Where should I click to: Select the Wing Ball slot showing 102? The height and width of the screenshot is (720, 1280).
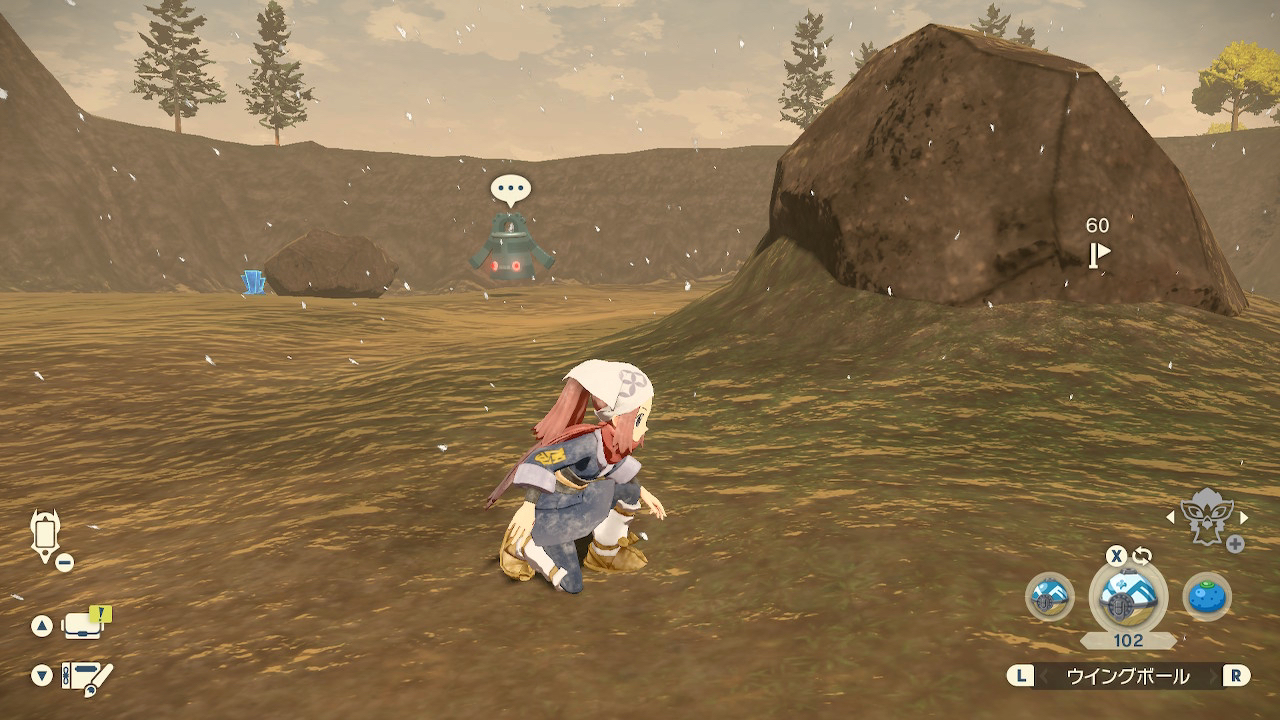pos(1127,597)
